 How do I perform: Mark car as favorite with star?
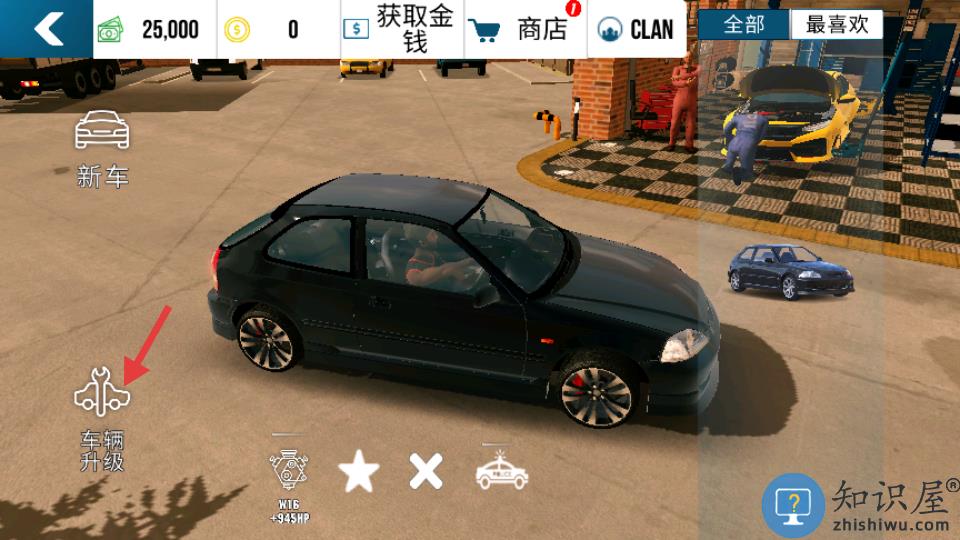[358, 471]
